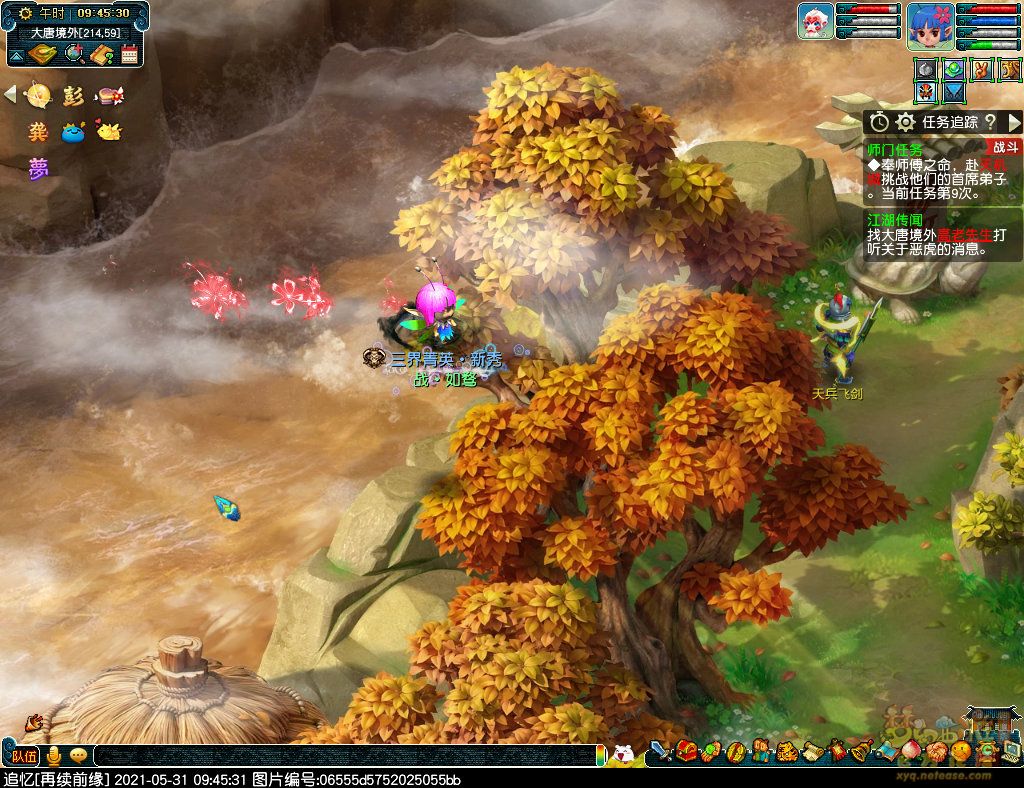Open the 队伍 team chat channel button
1024x788 pixels.
(25, 755)
